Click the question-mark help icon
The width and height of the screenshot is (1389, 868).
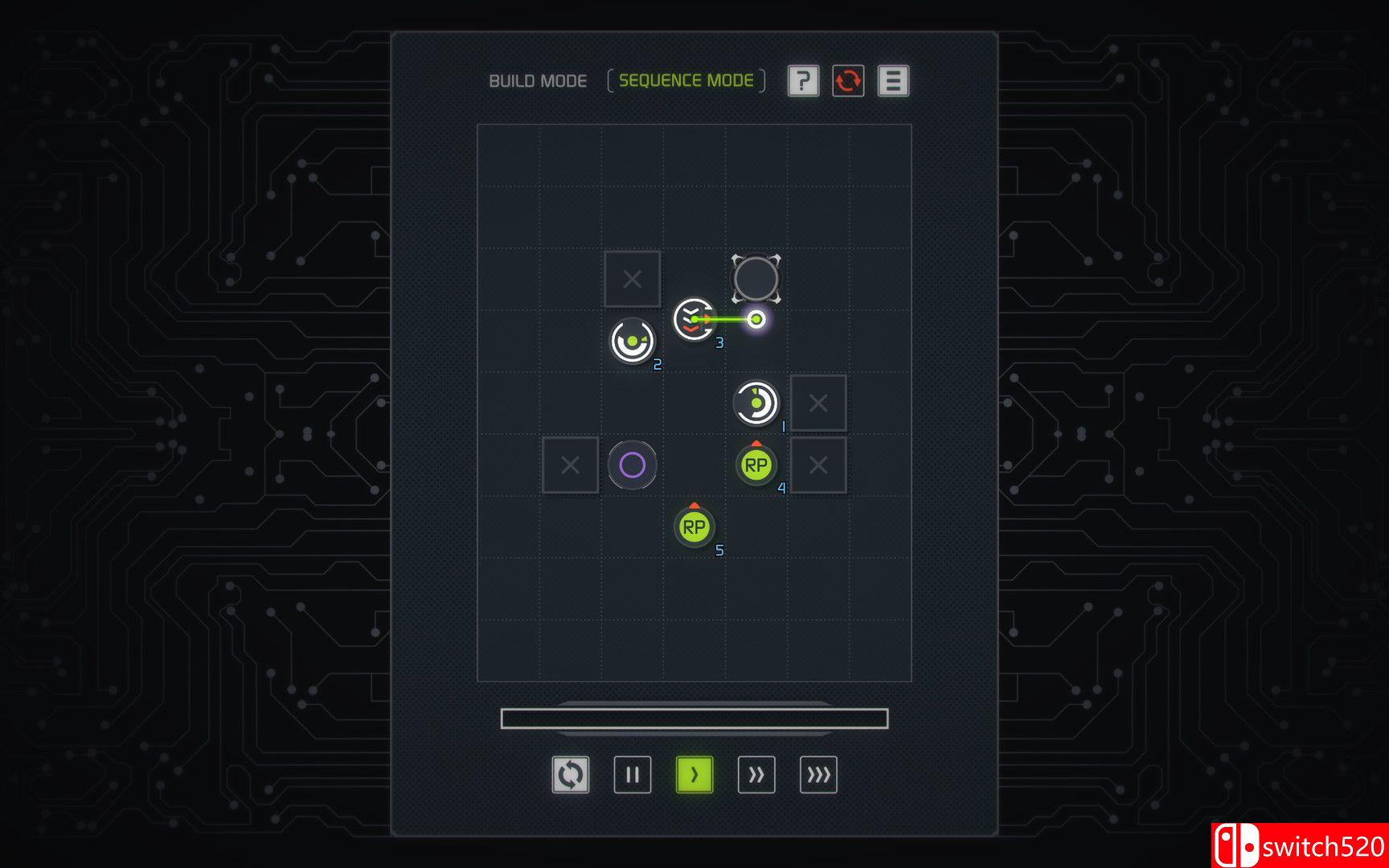(802, 81)
